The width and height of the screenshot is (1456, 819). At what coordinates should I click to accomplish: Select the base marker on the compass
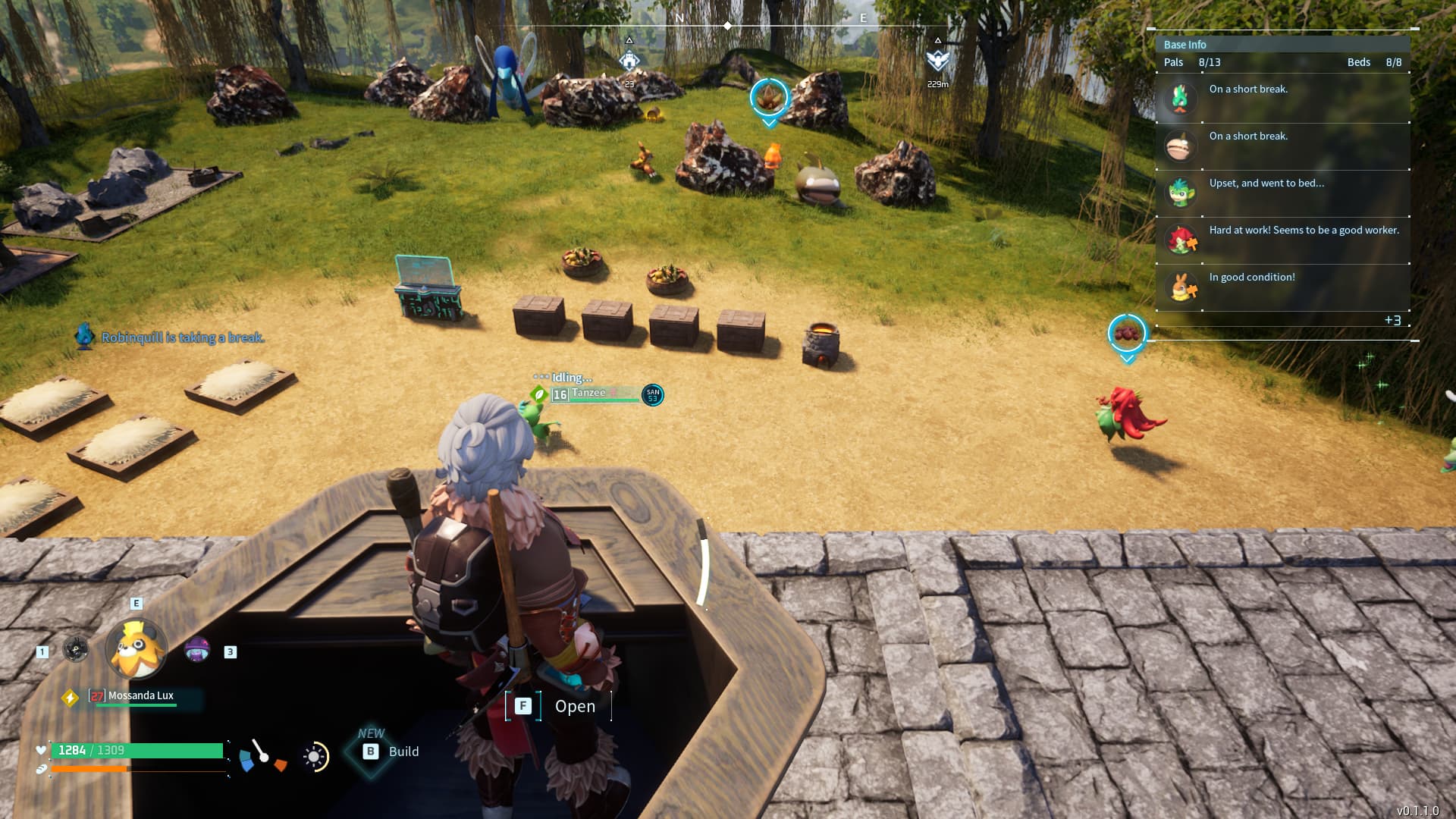tap(629, 61)
